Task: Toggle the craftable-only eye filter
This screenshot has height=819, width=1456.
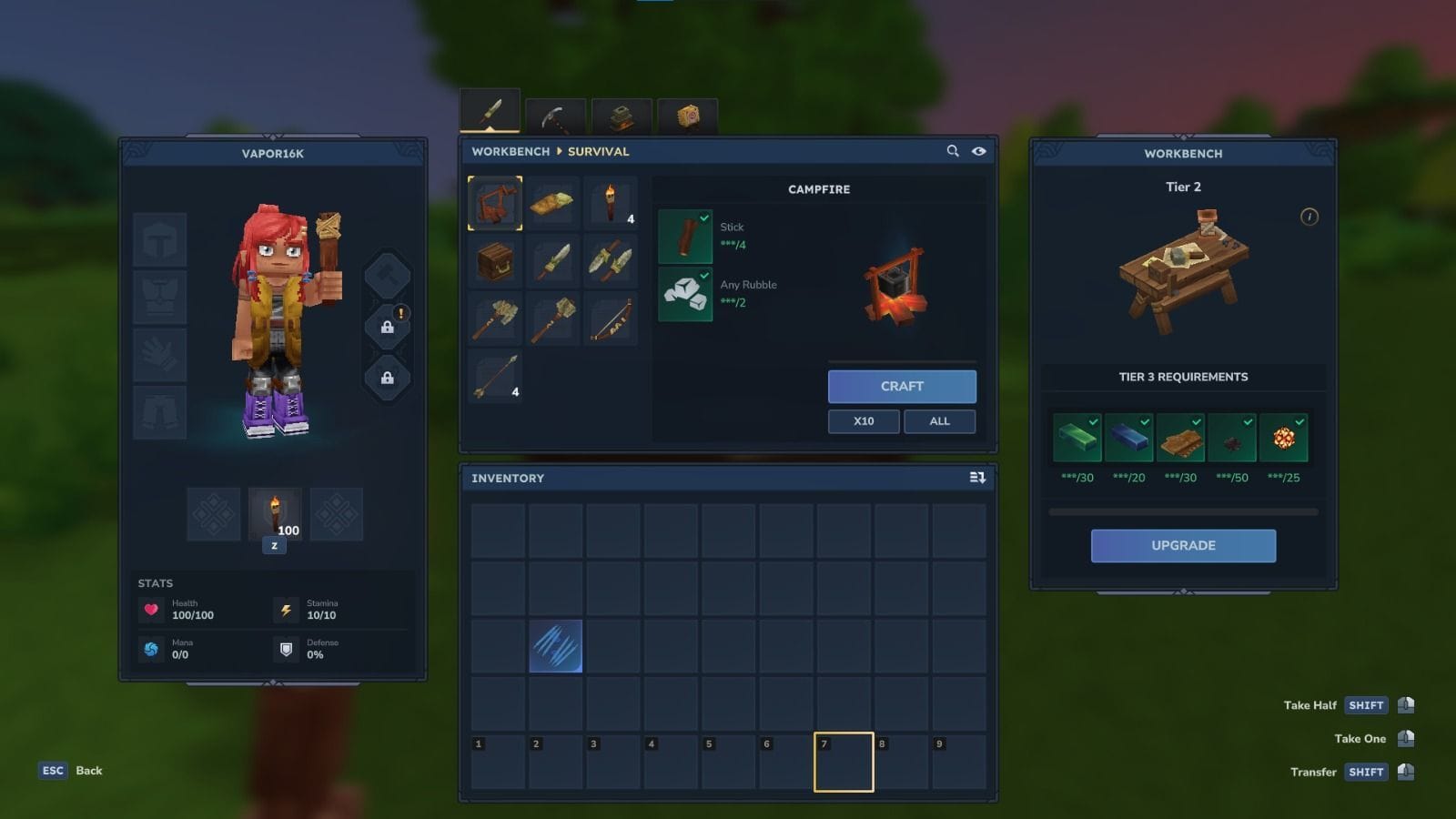Action: pos(979,151)
